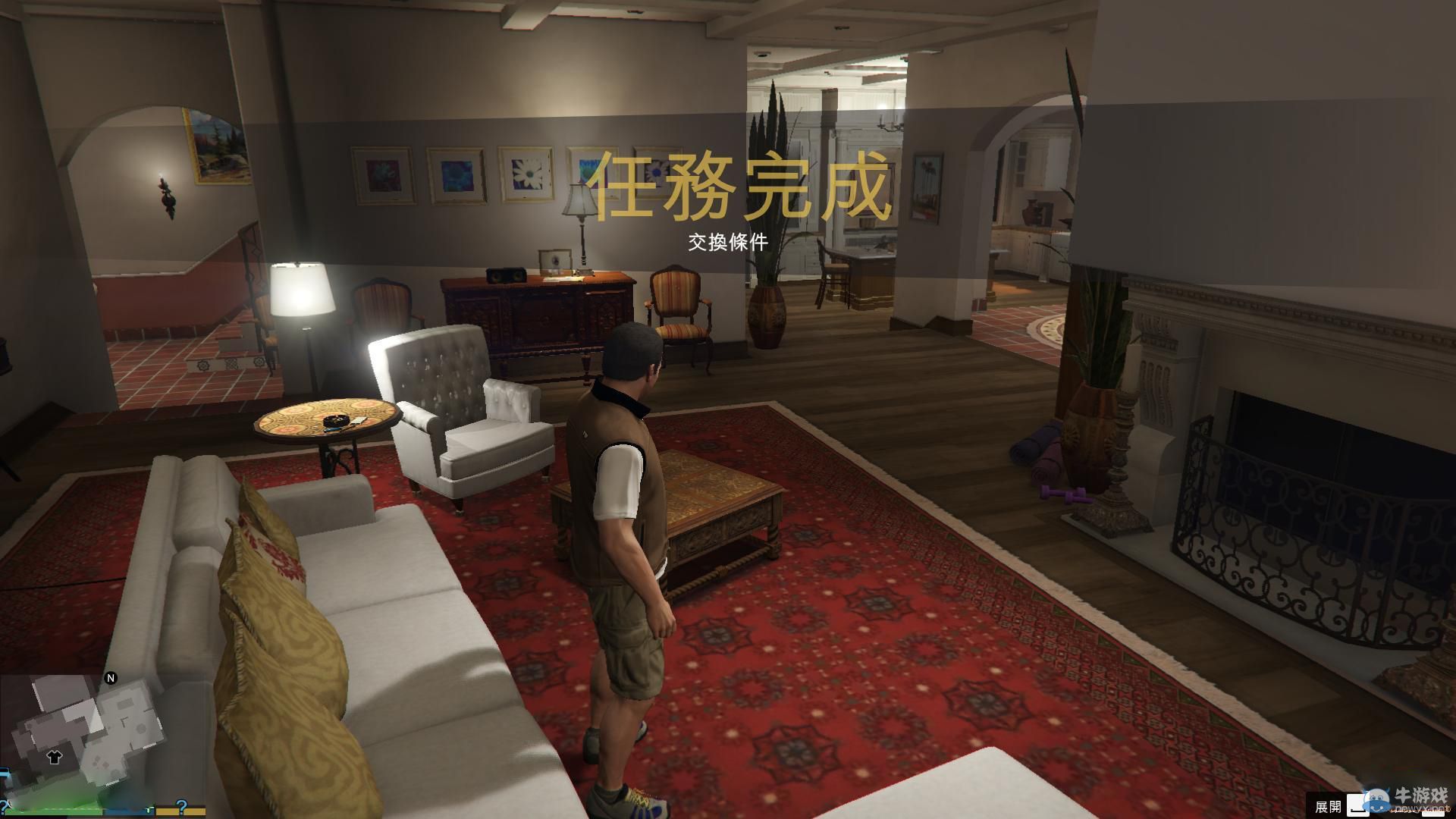Click the blue cow mascot watermark logo
This screenshot has height=819, width=1456.
1376,800
